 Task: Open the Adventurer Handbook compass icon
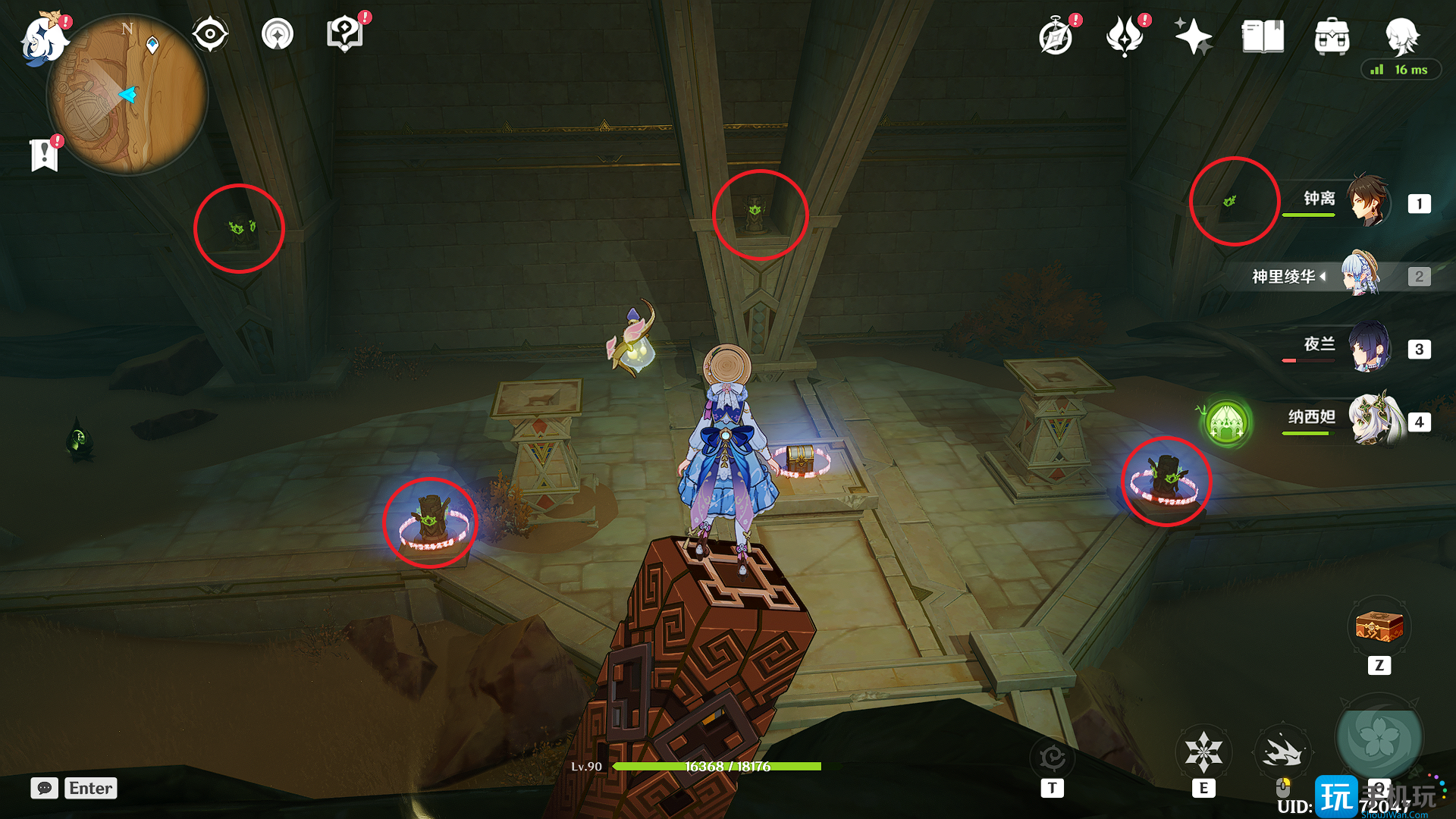coord(1056,36)
